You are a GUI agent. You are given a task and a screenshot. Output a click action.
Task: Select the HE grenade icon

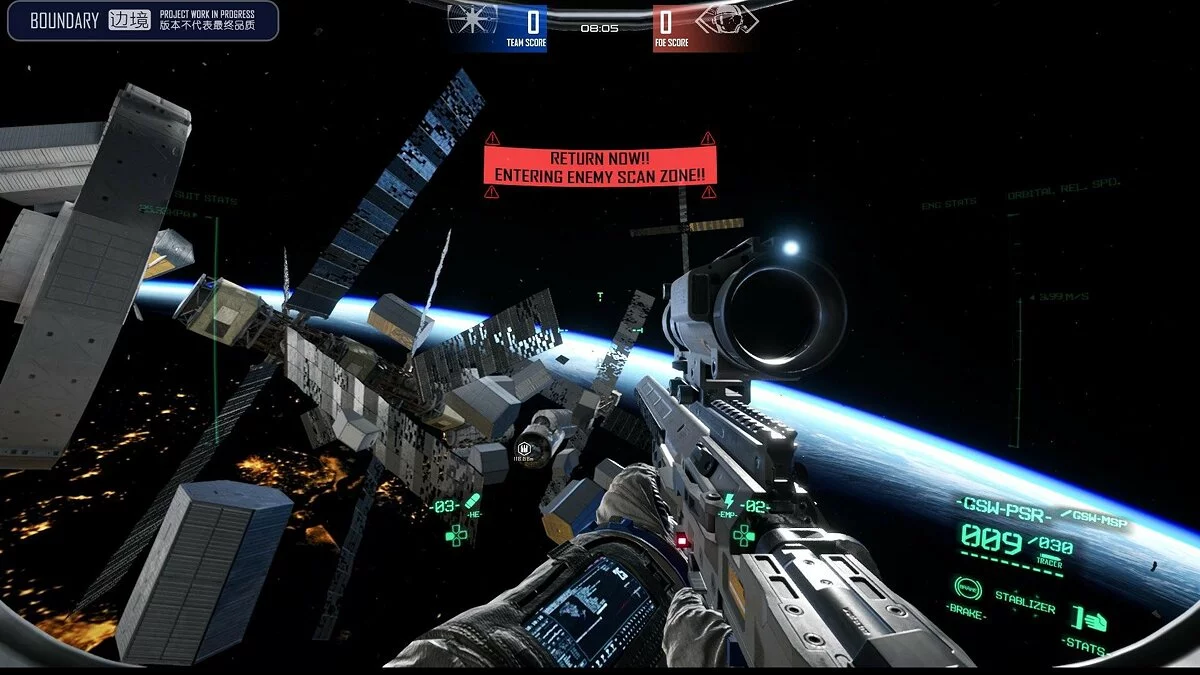click(473, 501)
